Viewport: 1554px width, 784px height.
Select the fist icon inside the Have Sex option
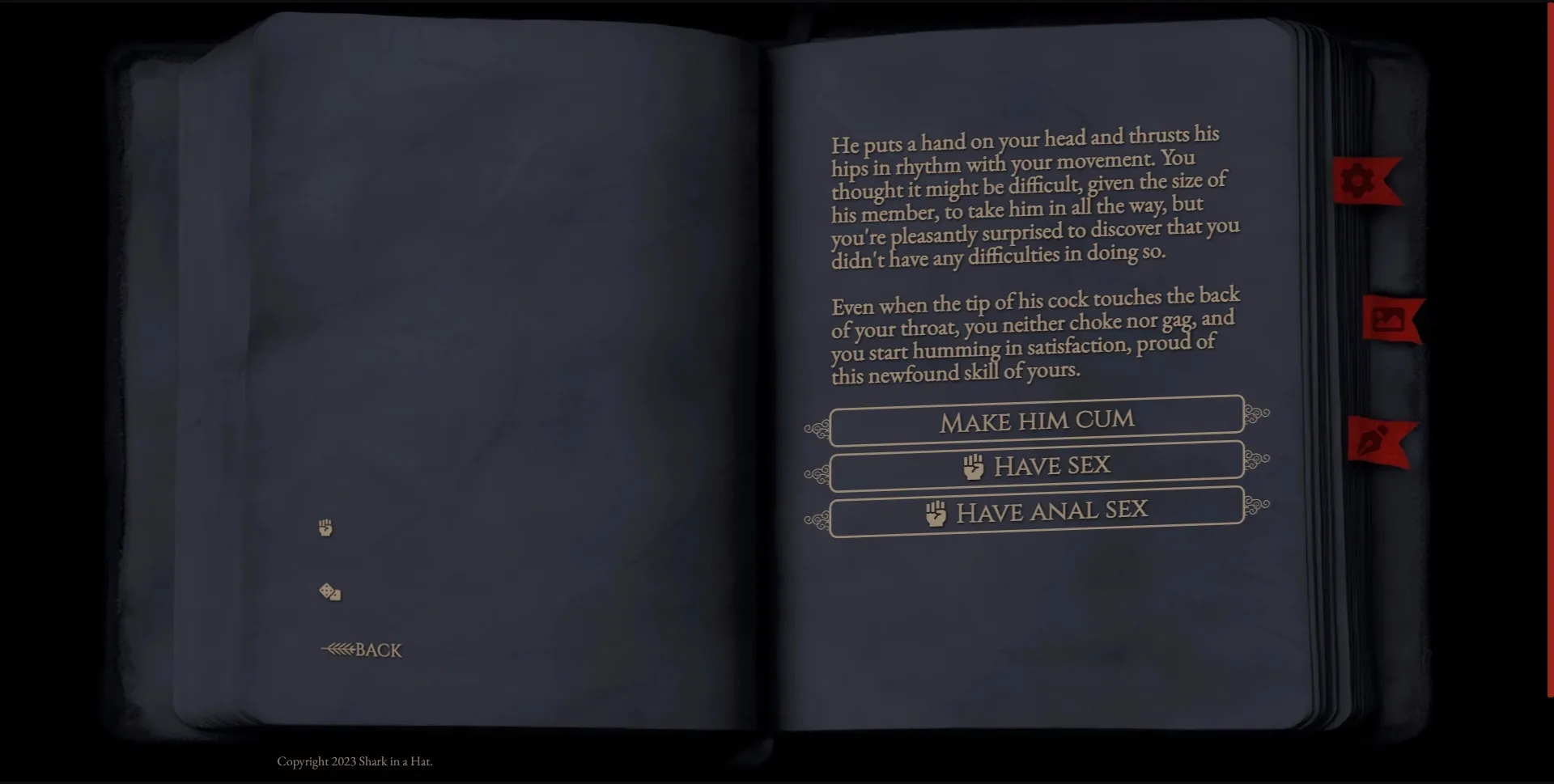tap(974, 465)
